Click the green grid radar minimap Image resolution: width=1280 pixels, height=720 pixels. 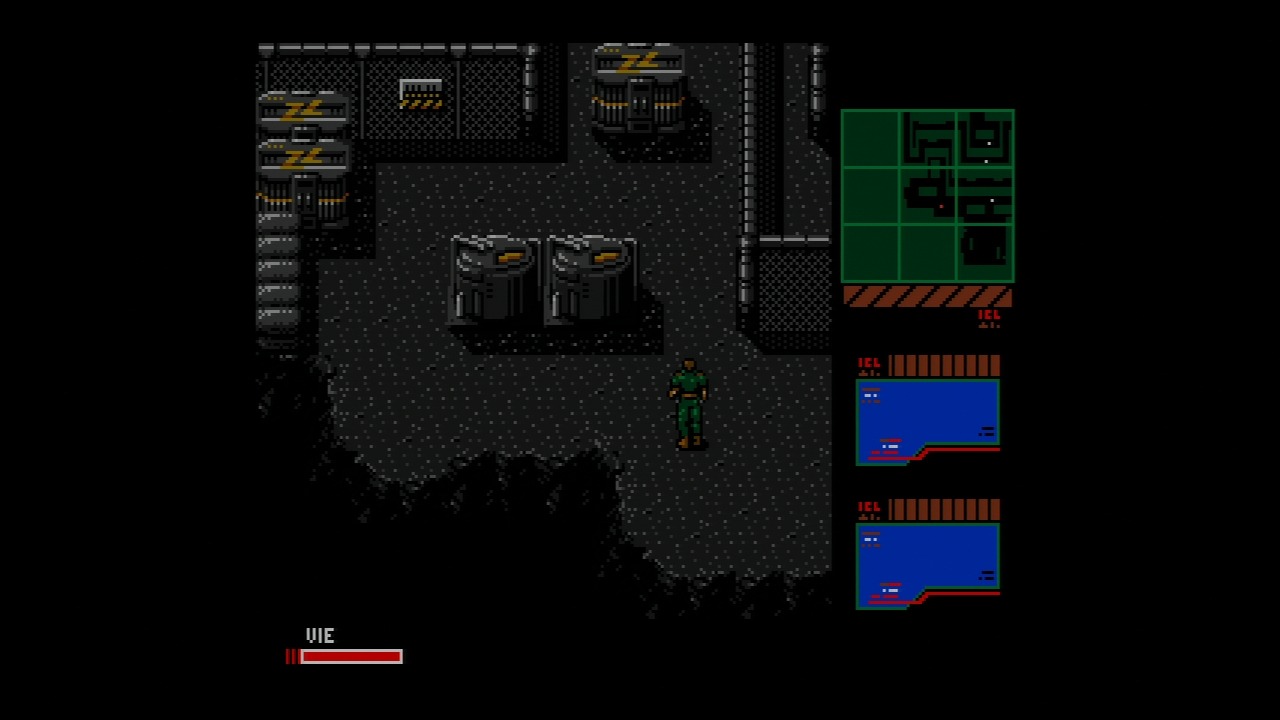coord(927,196)
